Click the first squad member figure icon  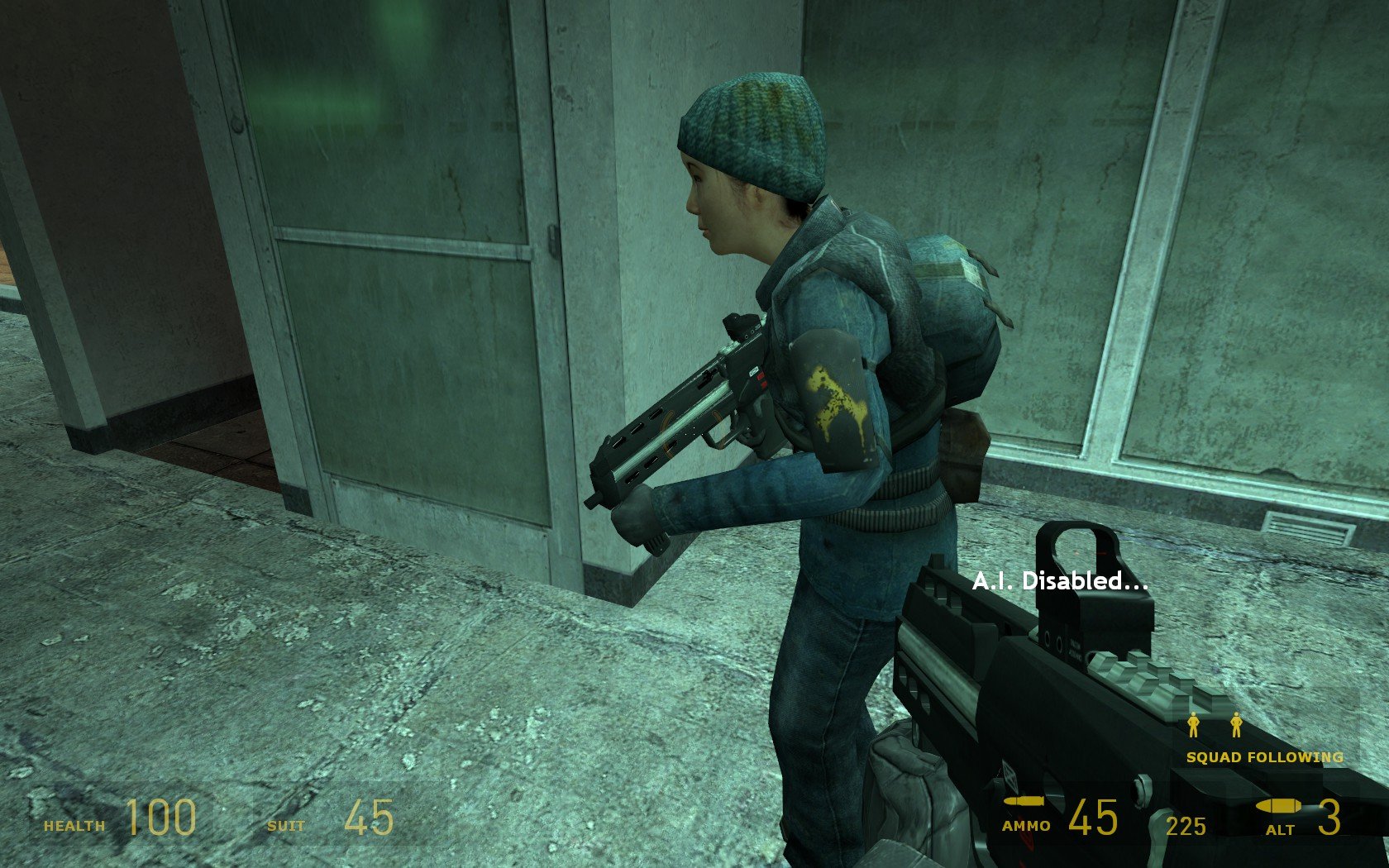click(1193, 723)
